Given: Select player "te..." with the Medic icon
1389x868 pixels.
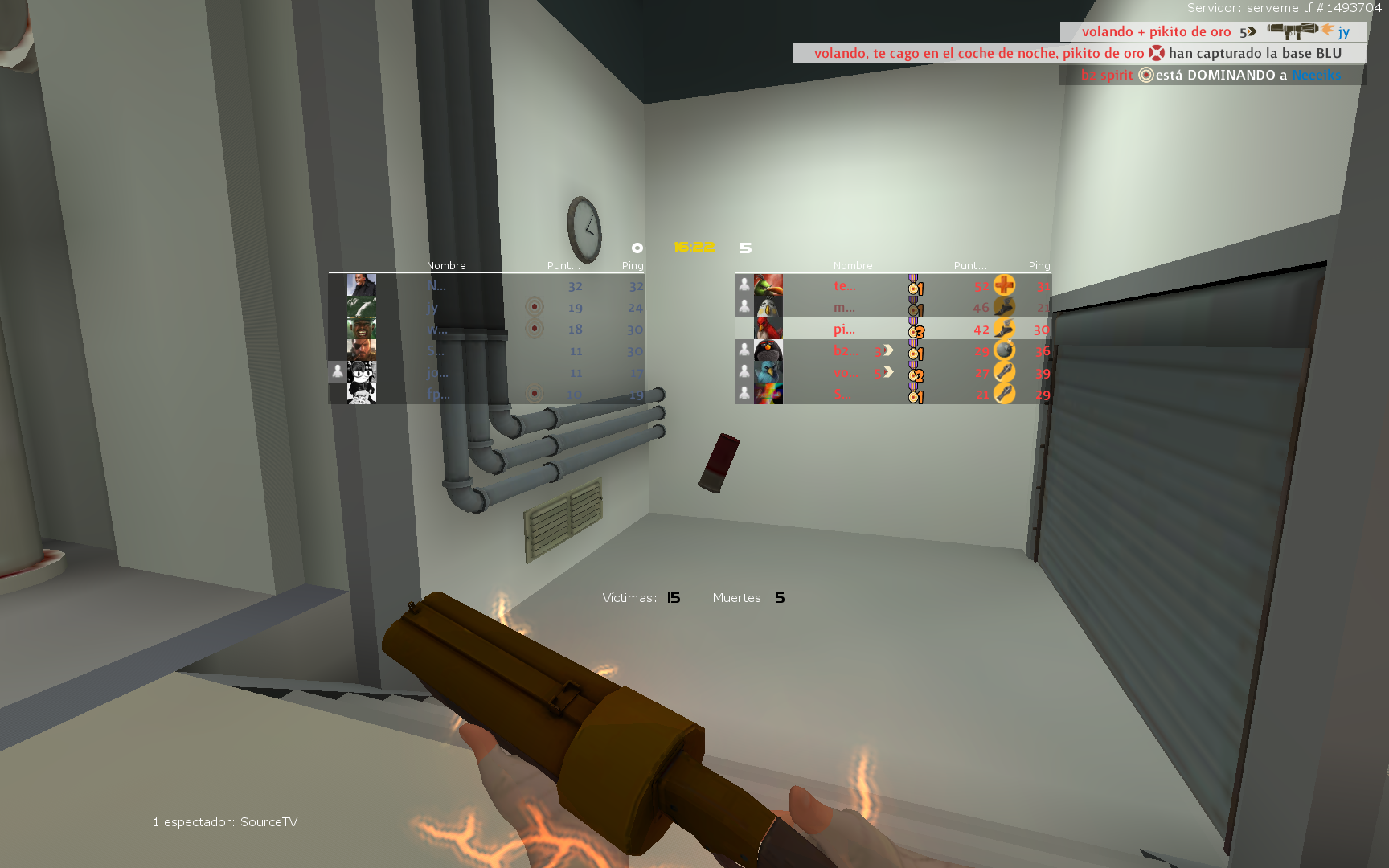Looking at the screenshot, I should click(x=844, y=286).
